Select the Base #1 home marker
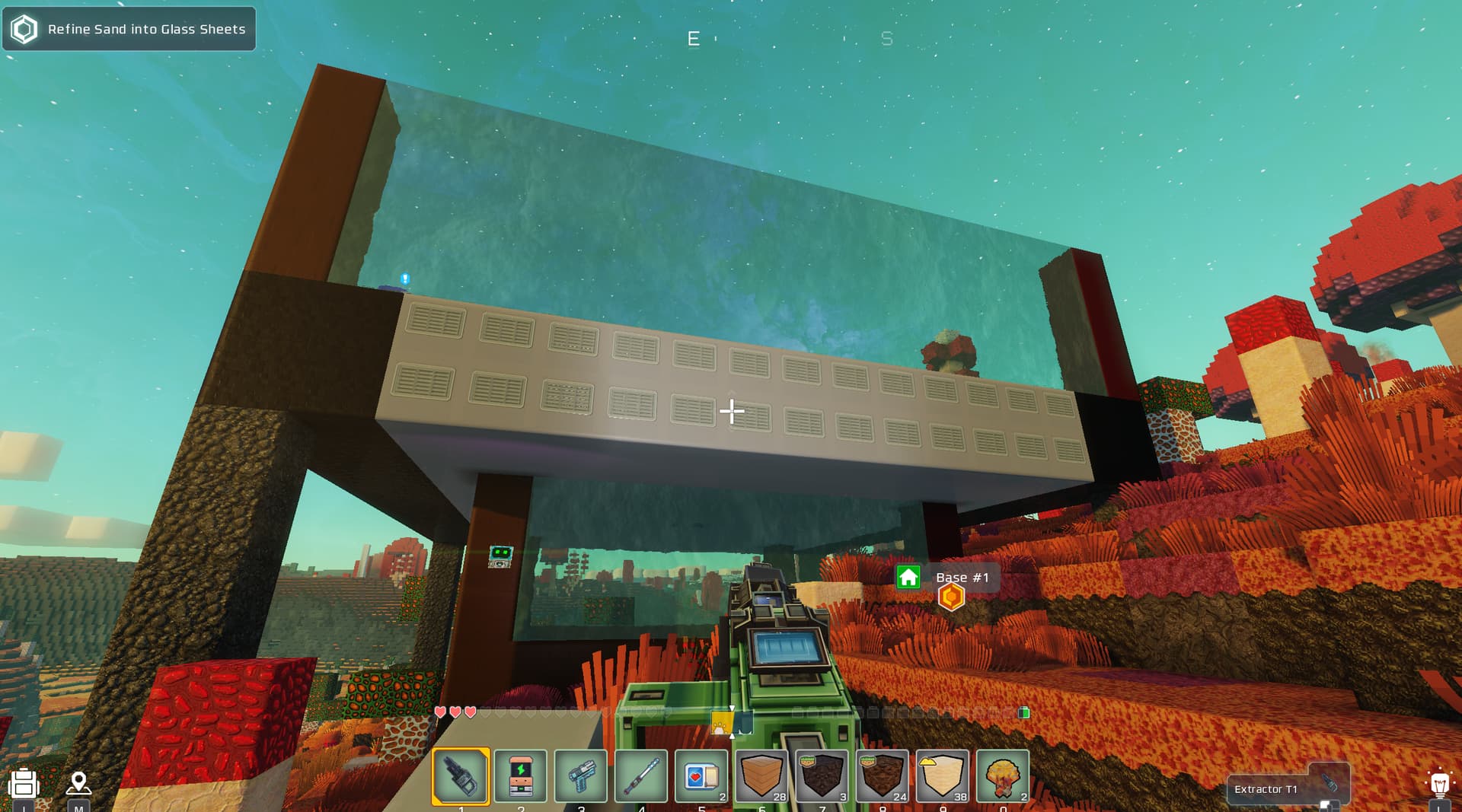This screenshot has width=1462, height=812. (908, 578)
